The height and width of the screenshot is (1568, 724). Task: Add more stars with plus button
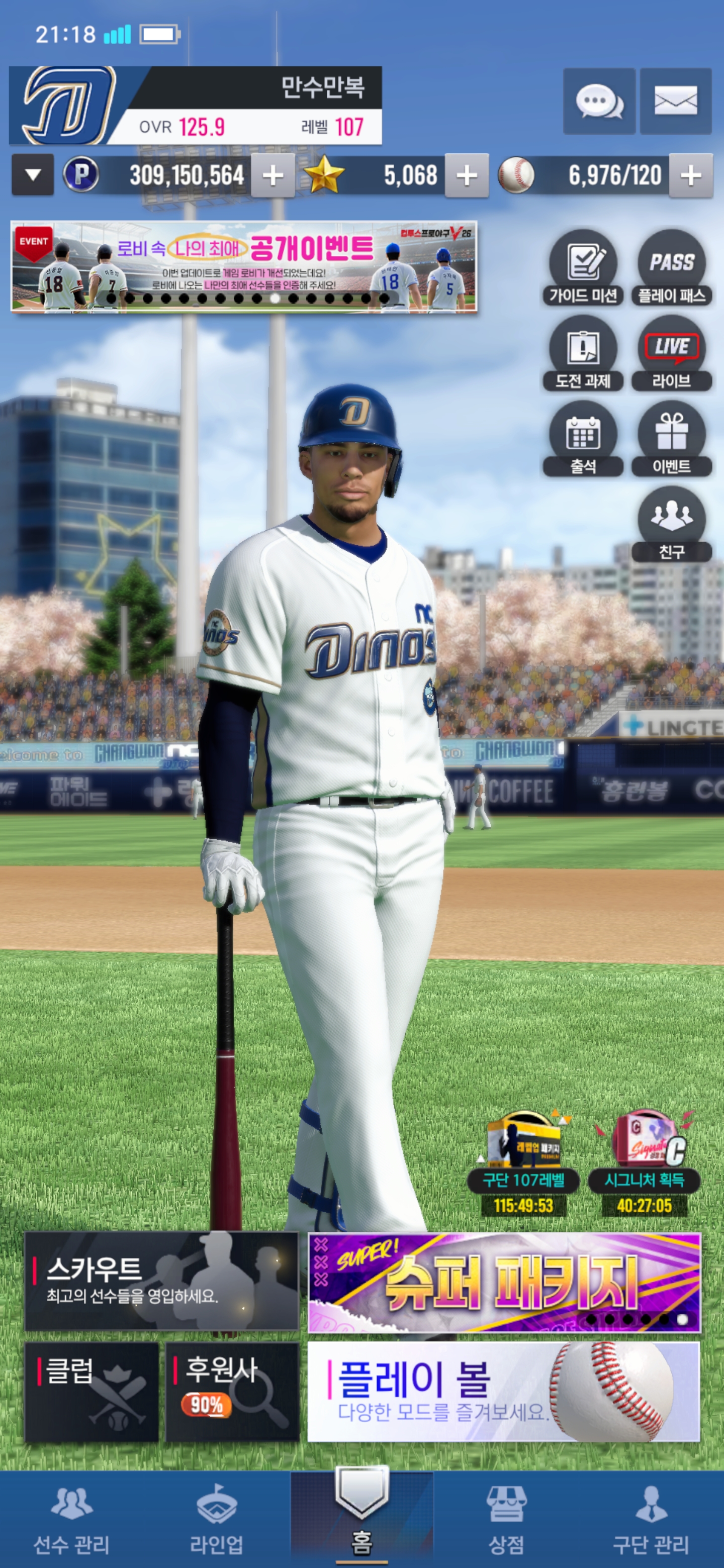(x=467, y=176)
